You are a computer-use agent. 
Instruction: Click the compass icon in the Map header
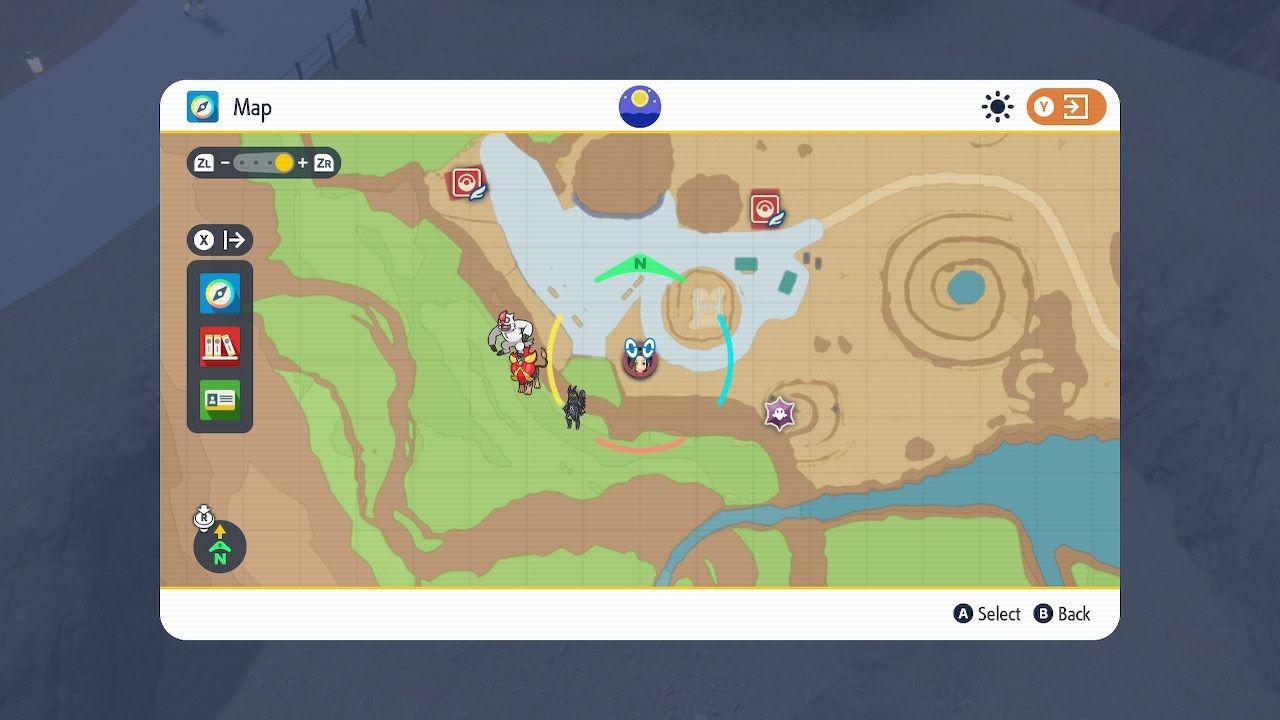(200, 107)
